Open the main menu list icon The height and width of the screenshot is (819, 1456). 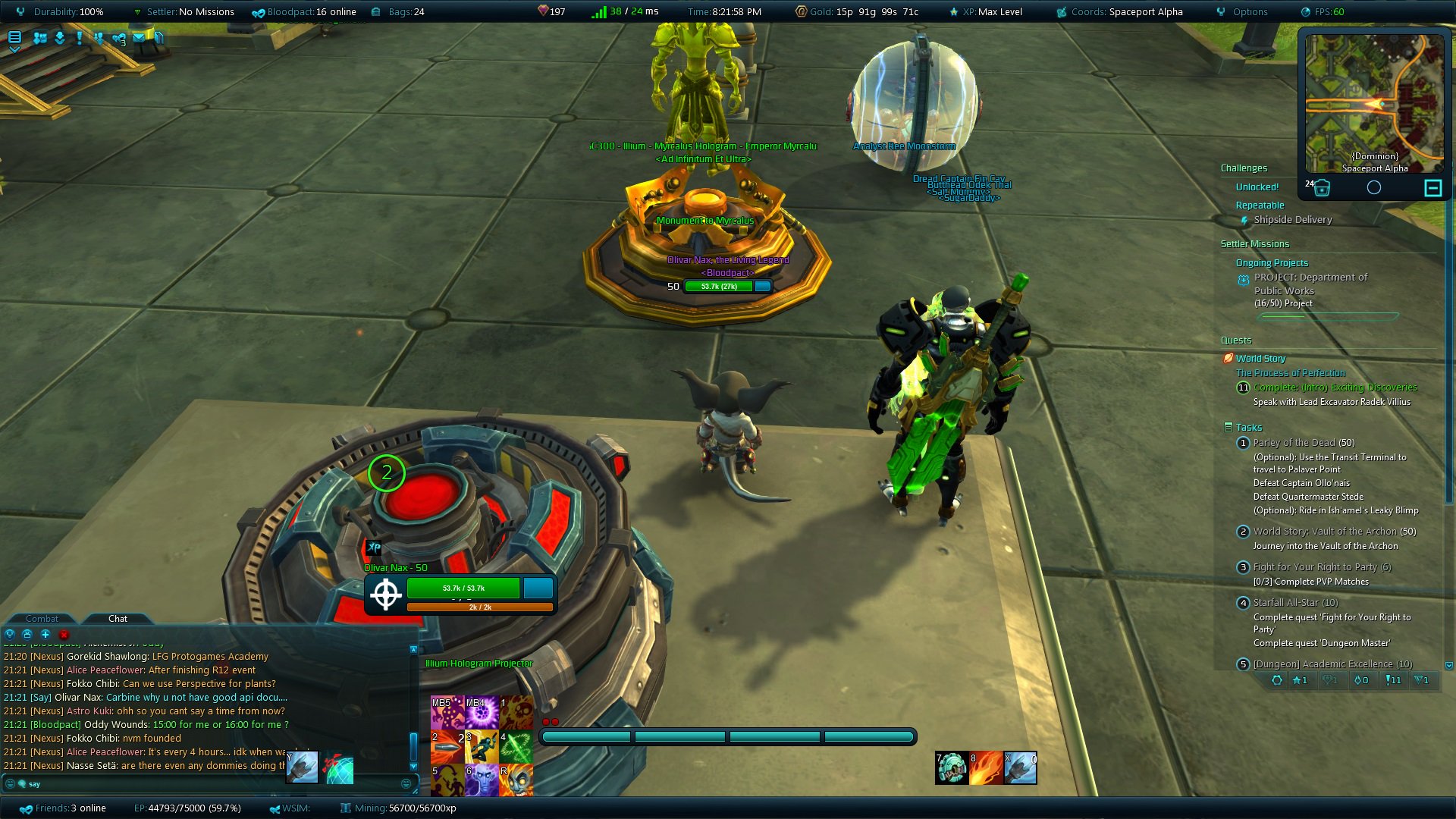tap(14, 37)
